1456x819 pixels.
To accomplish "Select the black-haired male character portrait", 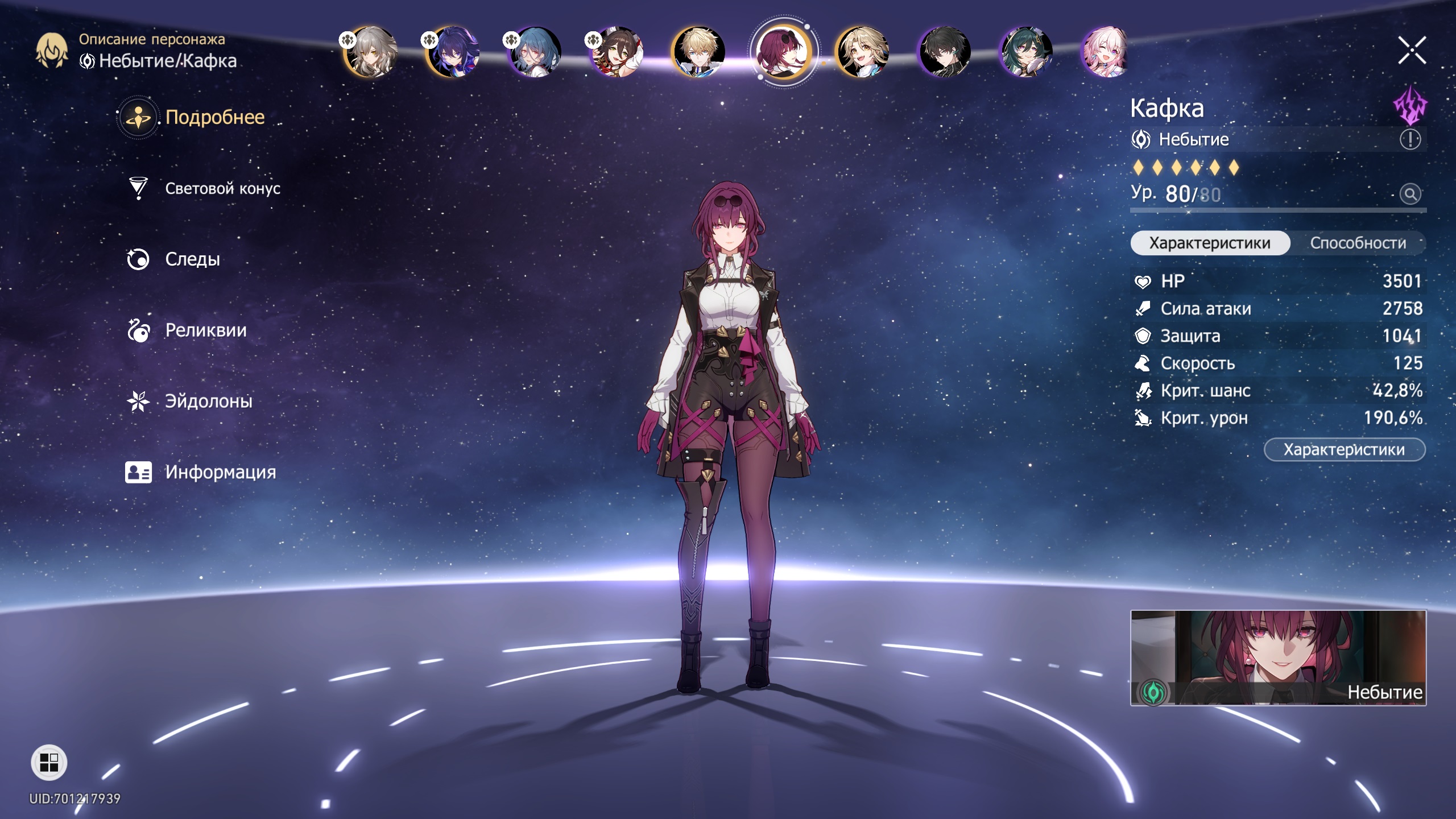I will coord(944,52).
